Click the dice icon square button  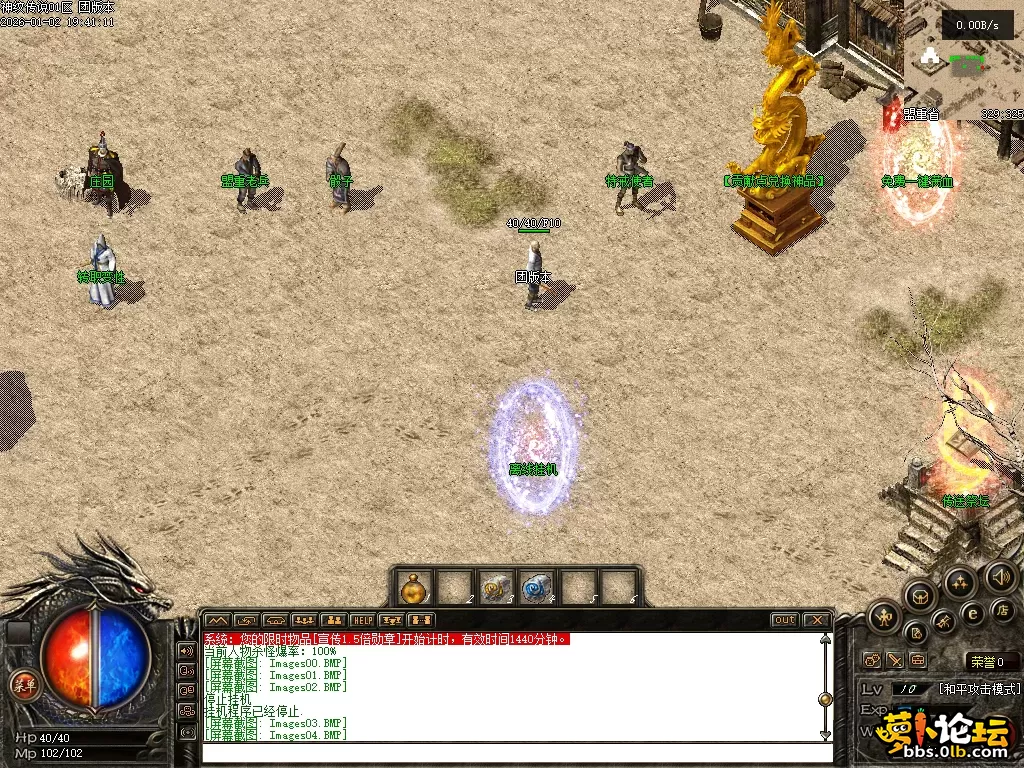[872, 660]
